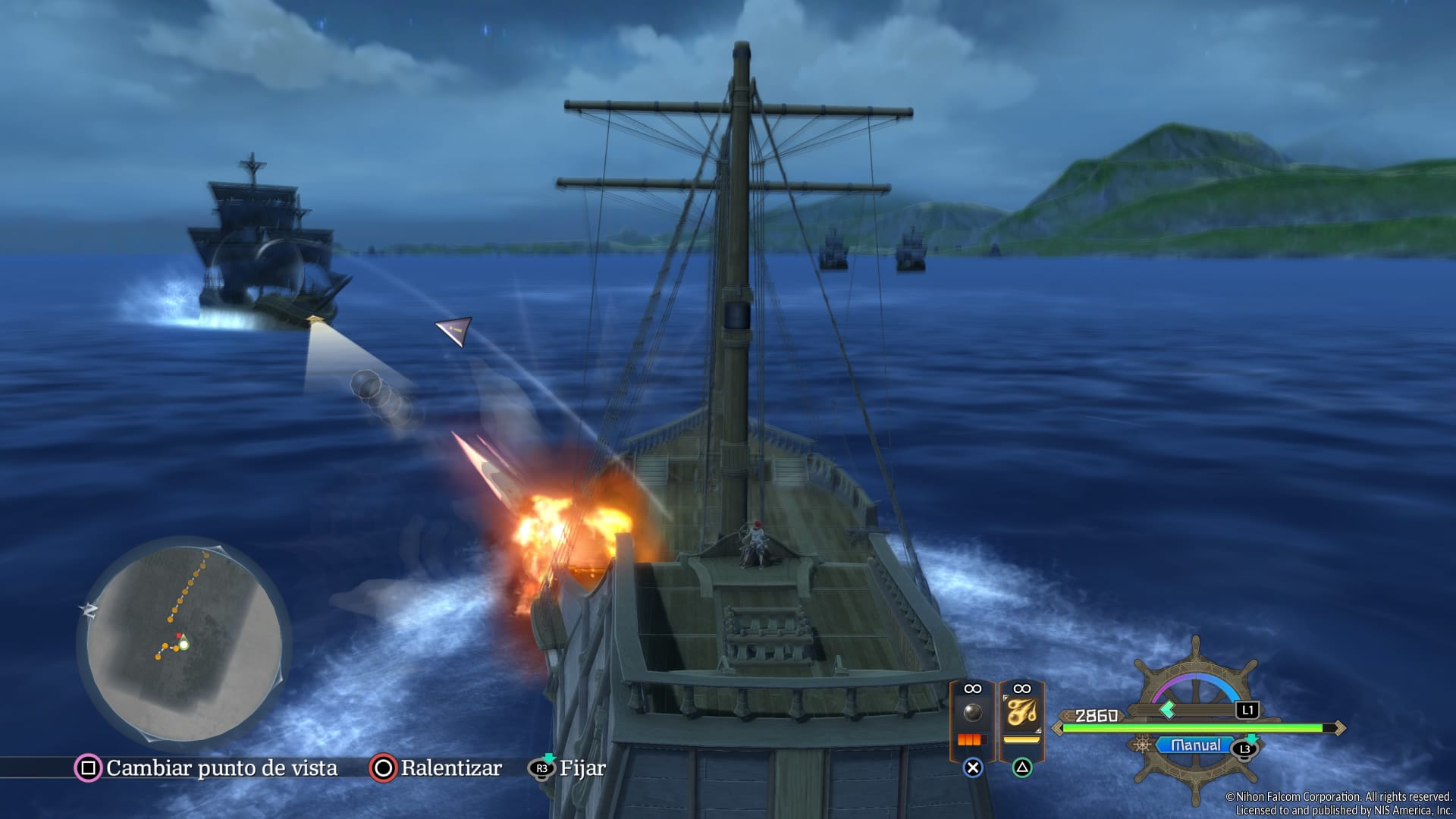The height and width of the screenshot is (819, 1456).
Task: Click the triangular enemy target indicator
Action: (x=455, y=331)
